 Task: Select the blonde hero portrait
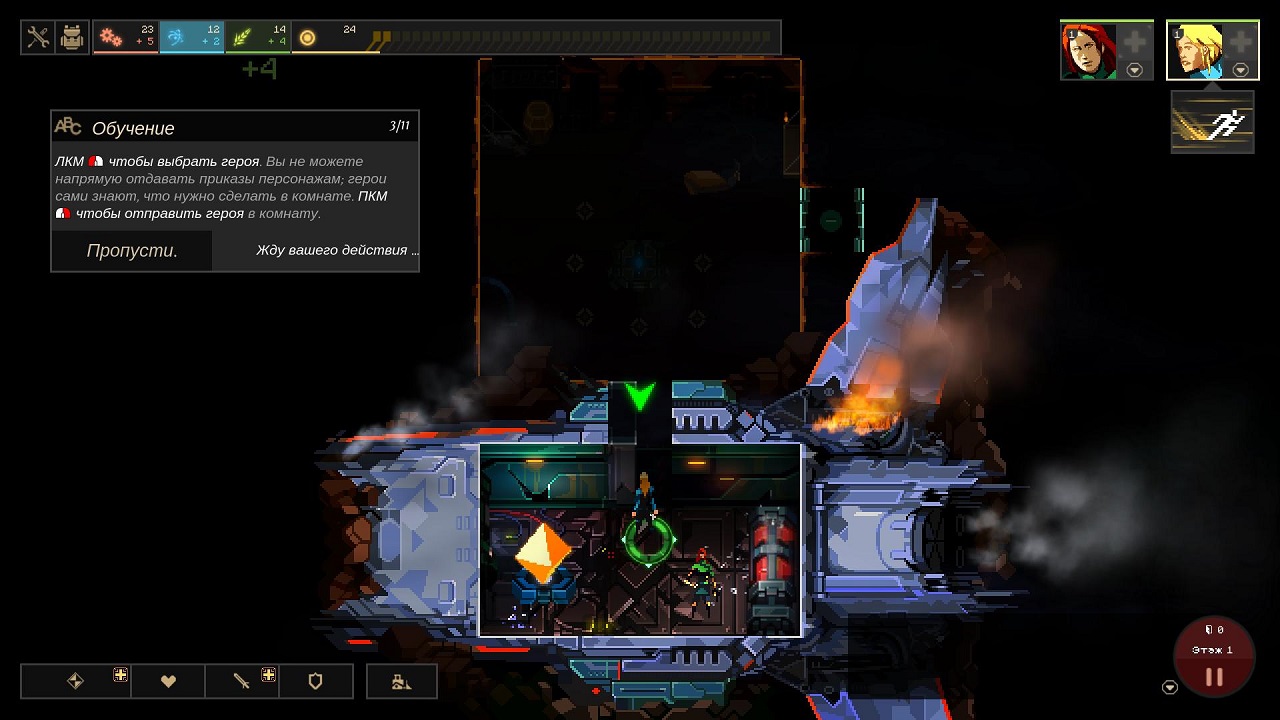tap(1194, 51)
